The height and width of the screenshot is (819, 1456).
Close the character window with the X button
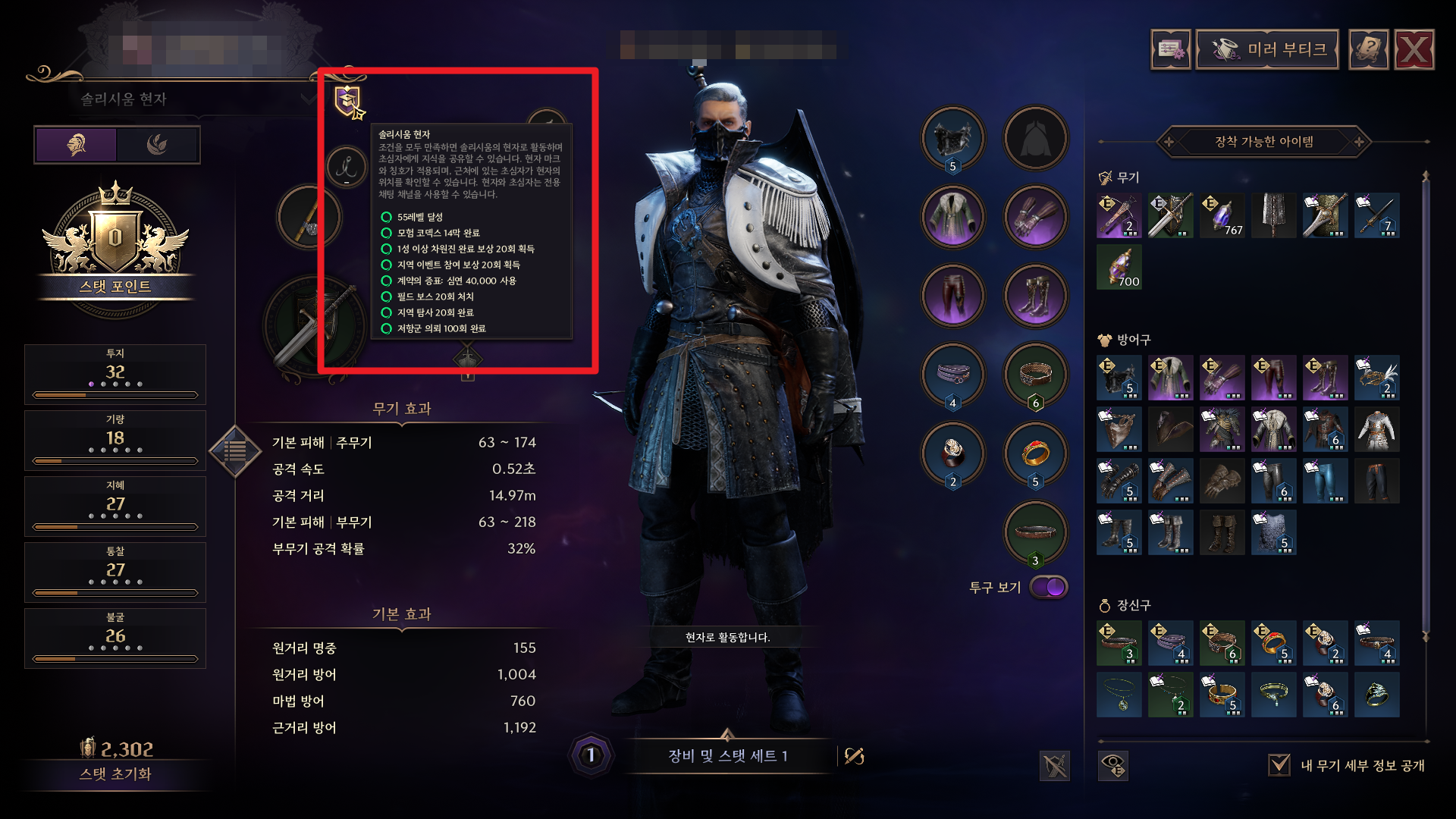tap(1414, 50)
